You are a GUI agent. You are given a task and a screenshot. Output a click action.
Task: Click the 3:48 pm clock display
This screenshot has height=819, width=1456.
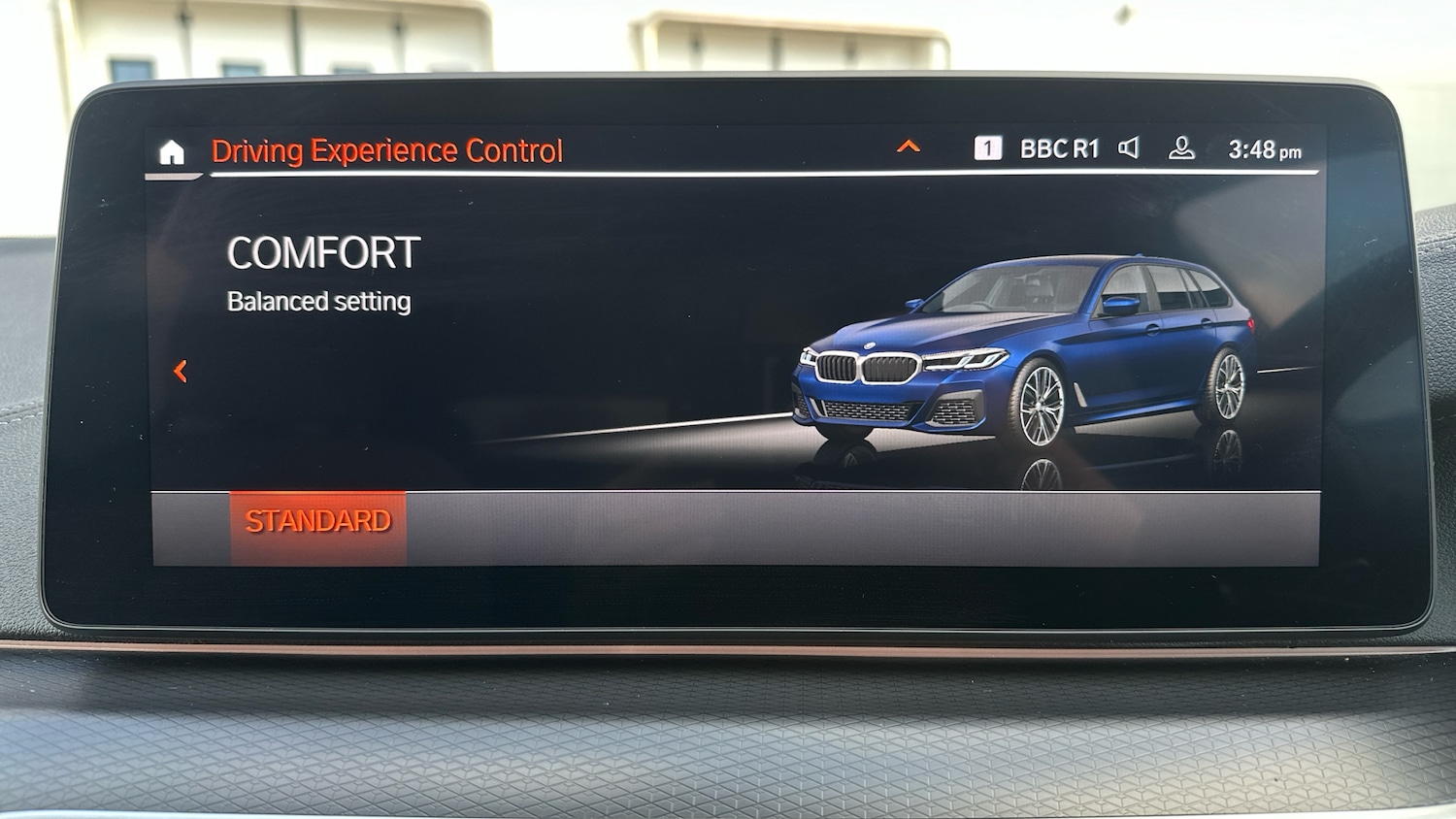point(1263,147)
